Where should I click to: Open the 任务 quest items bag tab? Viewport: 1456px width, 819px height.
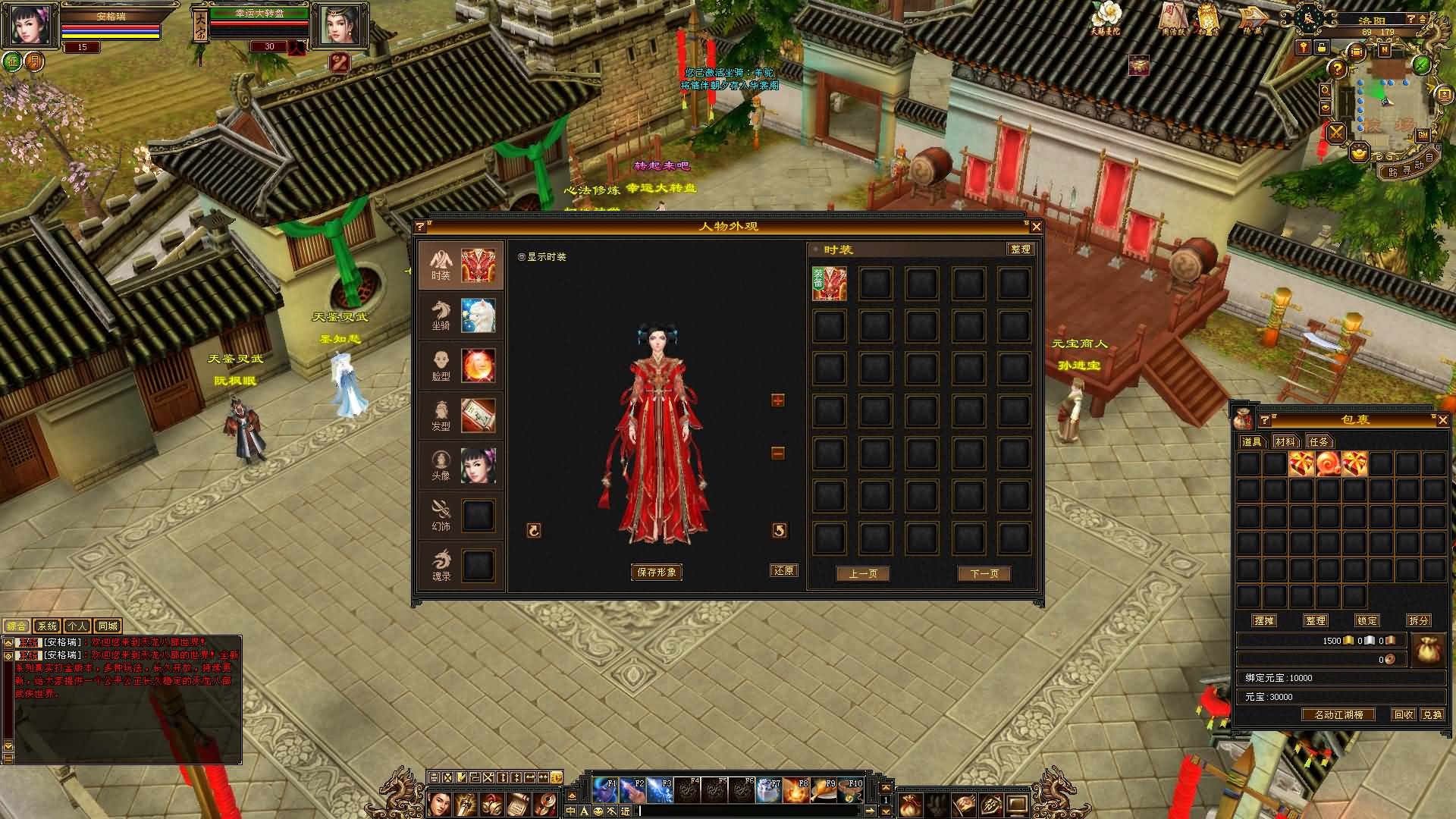click(x=1319, y=441)
